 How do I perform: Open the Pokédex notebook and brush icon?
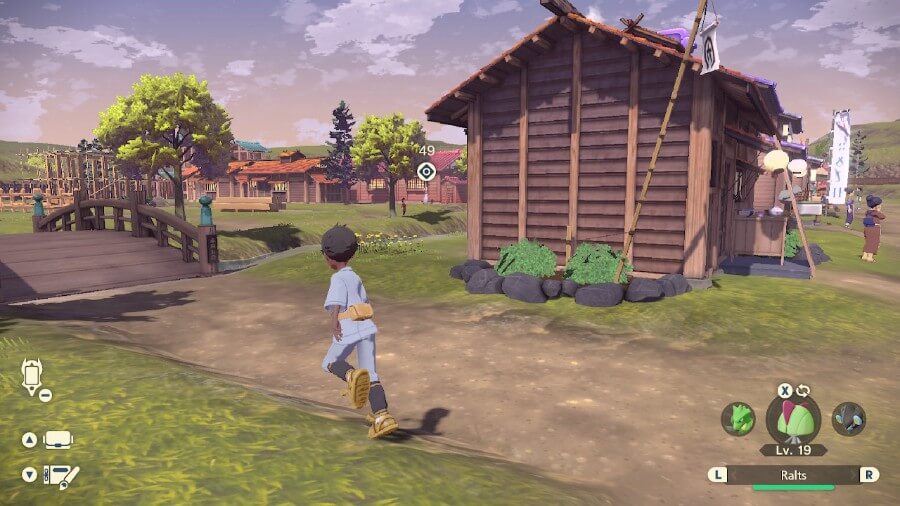(x=60, y=475)
